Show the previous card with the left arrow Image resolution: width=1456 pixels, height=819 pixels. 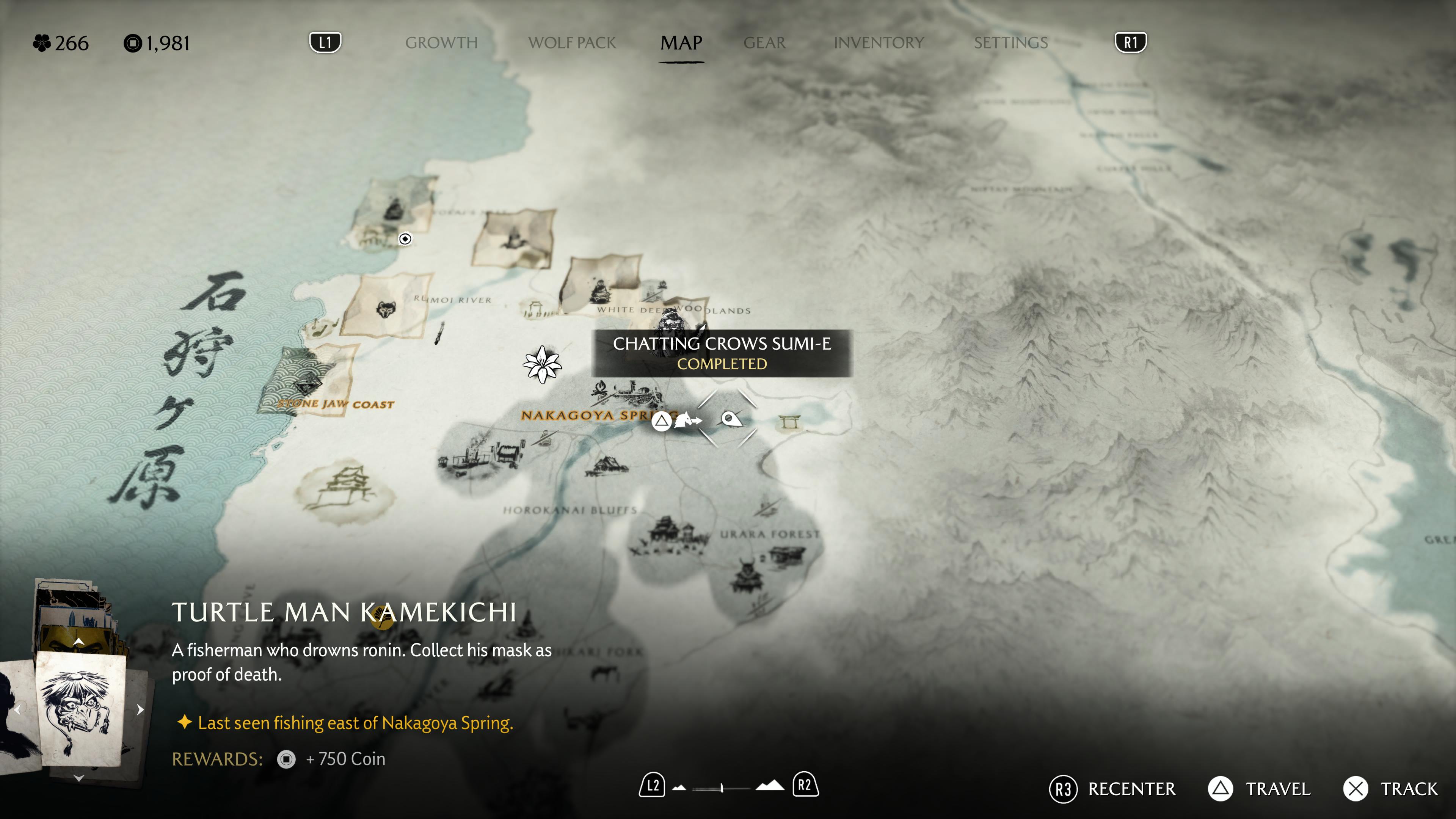click(17, 709)
